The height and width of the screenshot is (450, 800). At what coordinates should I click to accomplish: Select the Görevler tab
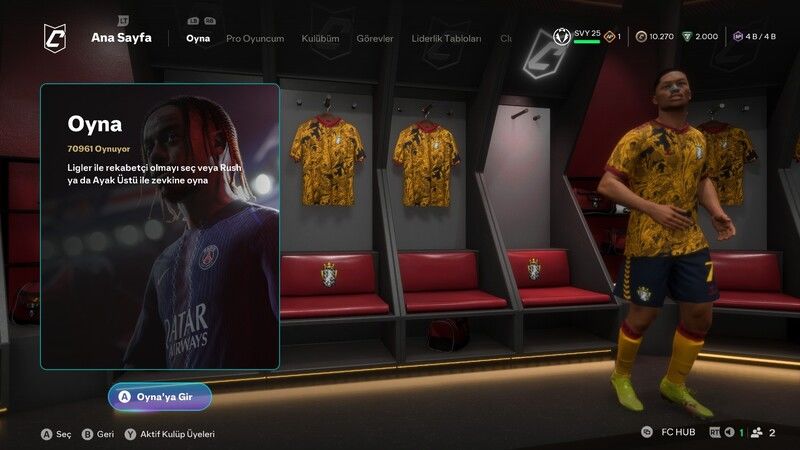(x=373, y=38)
